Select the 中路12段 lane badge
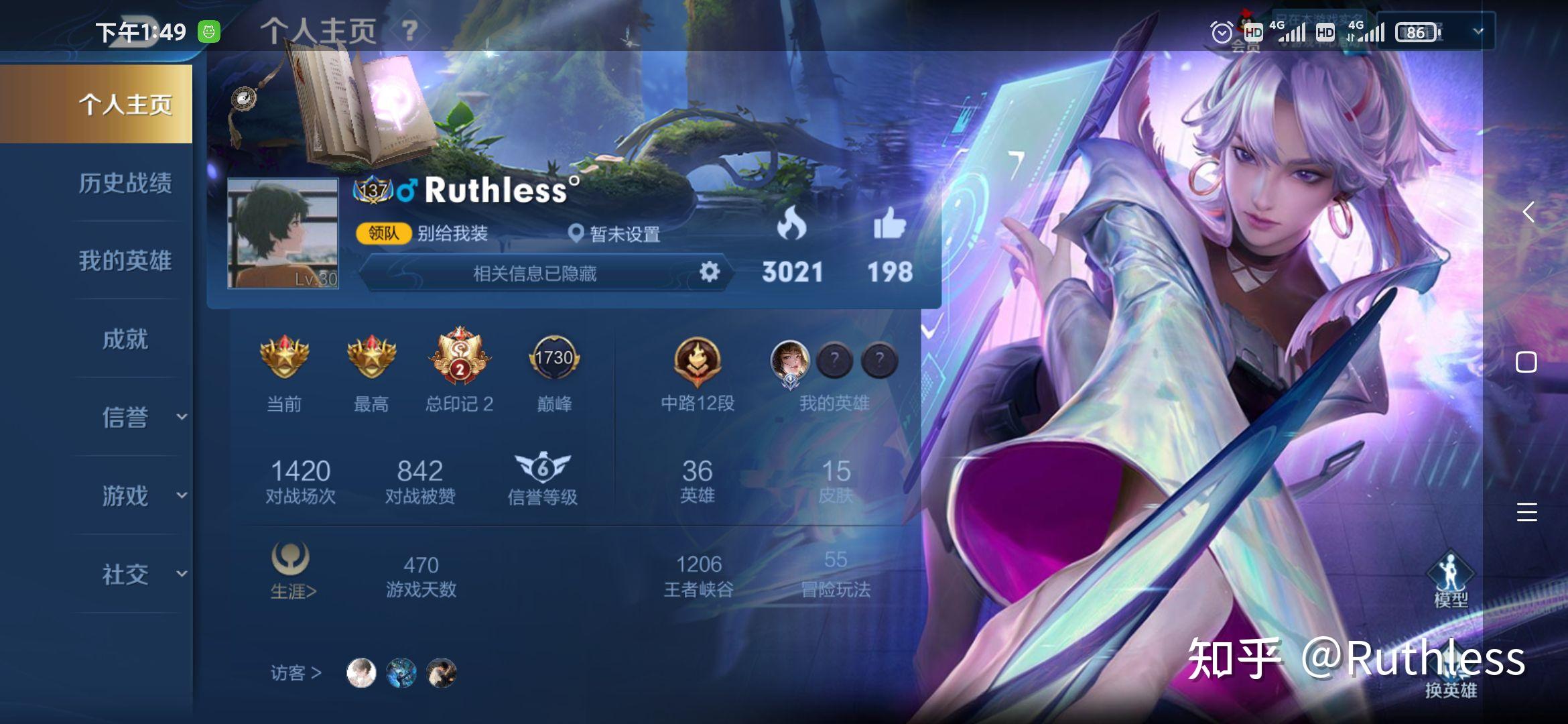This screenshot has height=724, width=1568. point(697,362)
